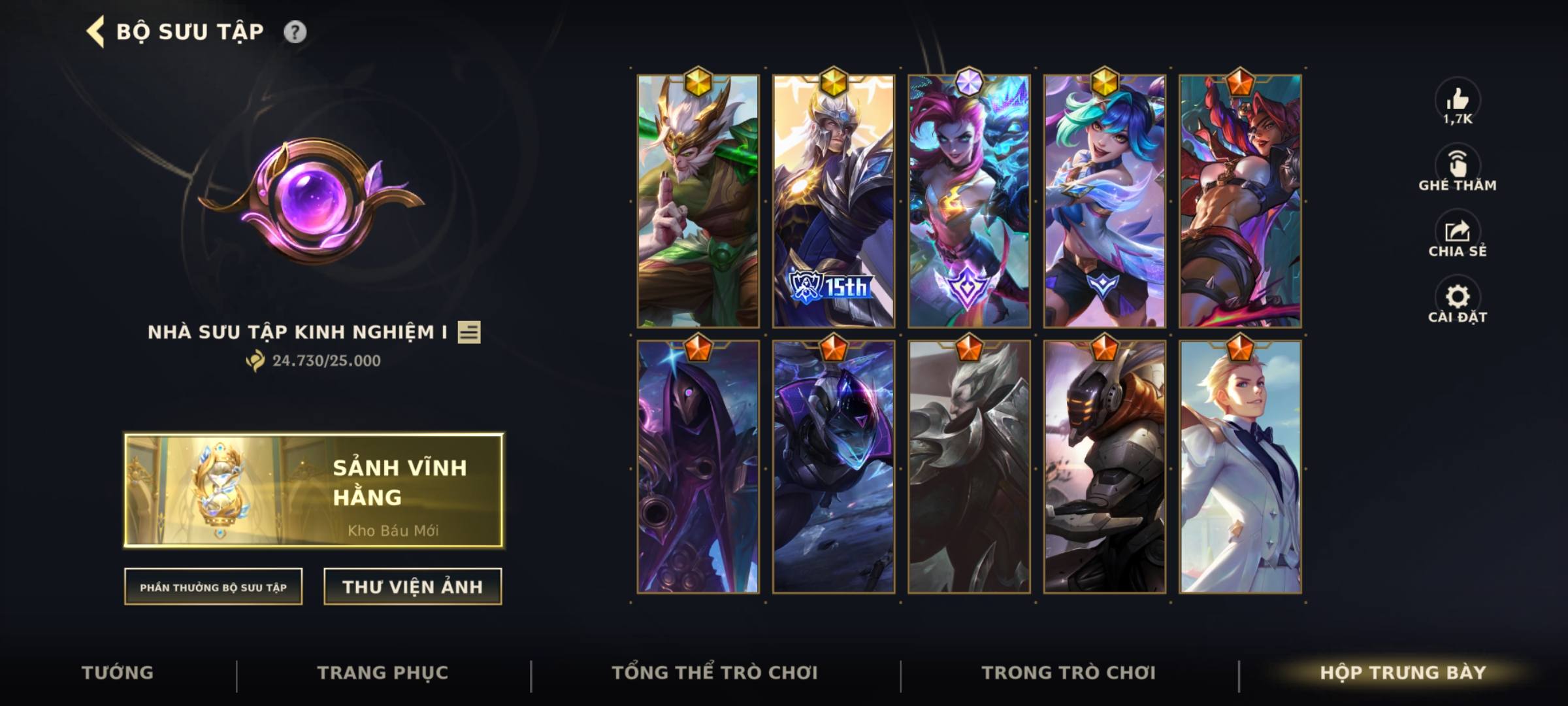This screenshot has height=706, width=1568.
Task: Click the white hexagon crest above Jinx's card
Action: tap(971, 80)
